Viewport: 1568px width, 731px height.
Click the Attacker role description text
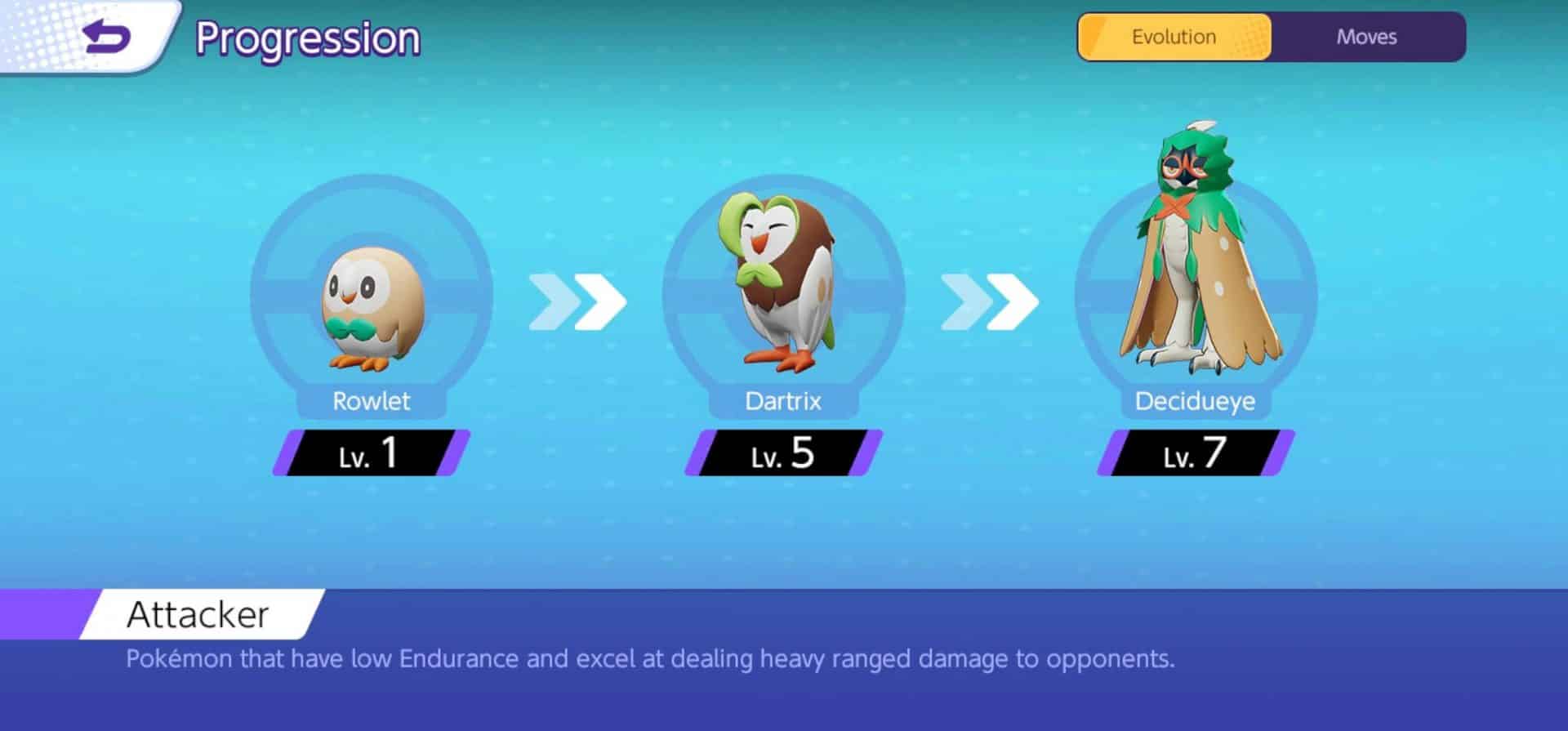[x=651, y=658]
